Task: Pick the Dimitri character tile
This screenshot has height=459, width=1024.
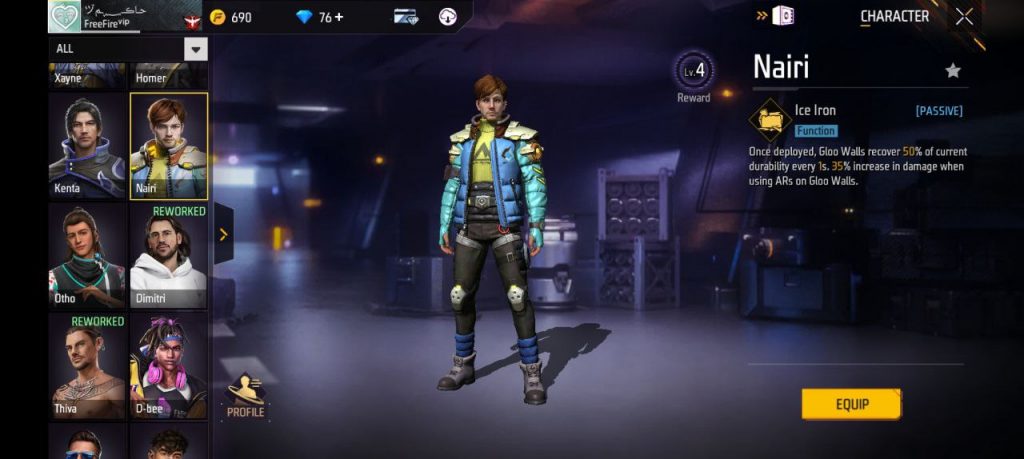Action: 168,256
